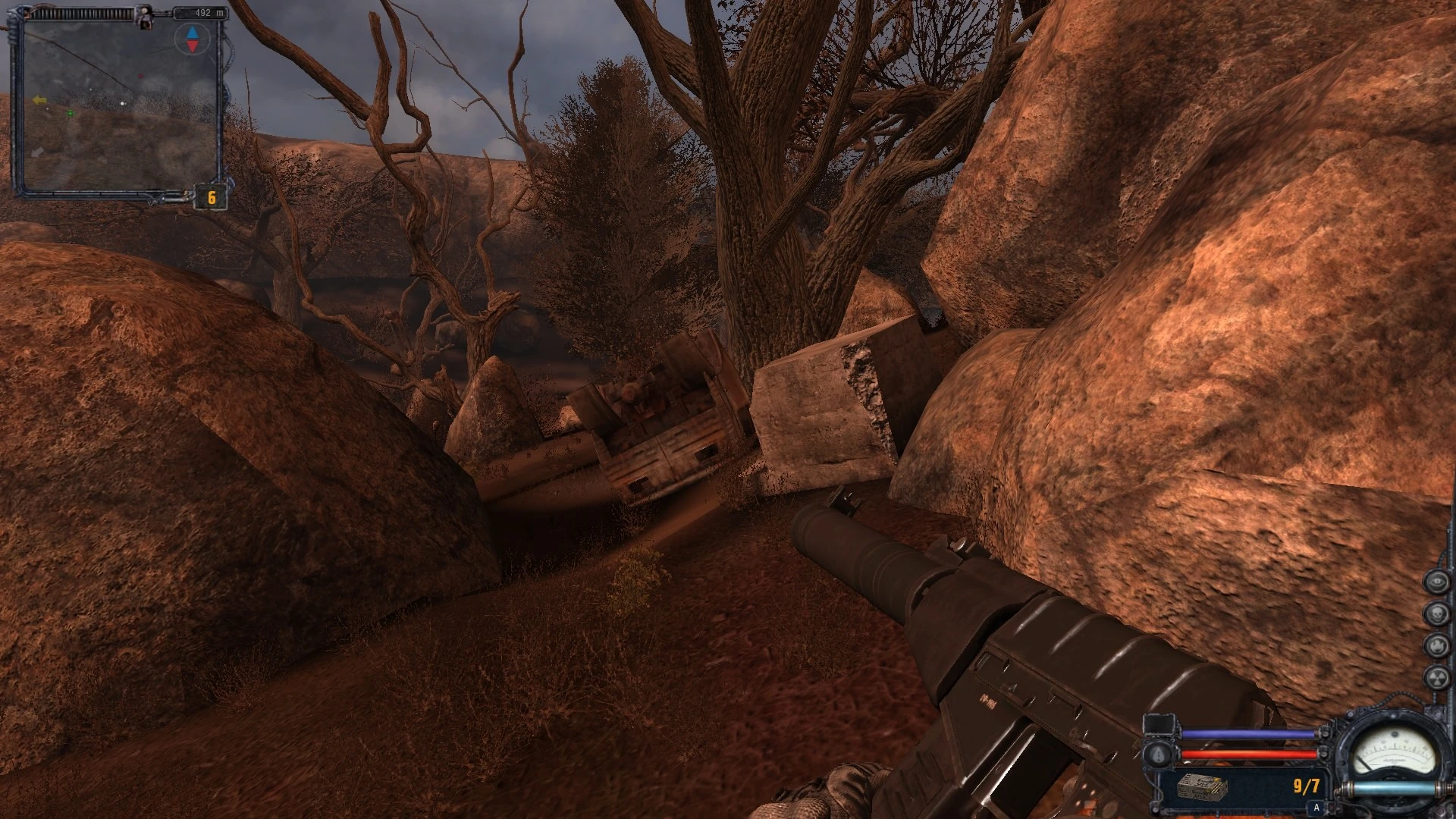Click the blue health bar
The height and width of the screenshot is (819, 1456).
[x=1248, y=733]
